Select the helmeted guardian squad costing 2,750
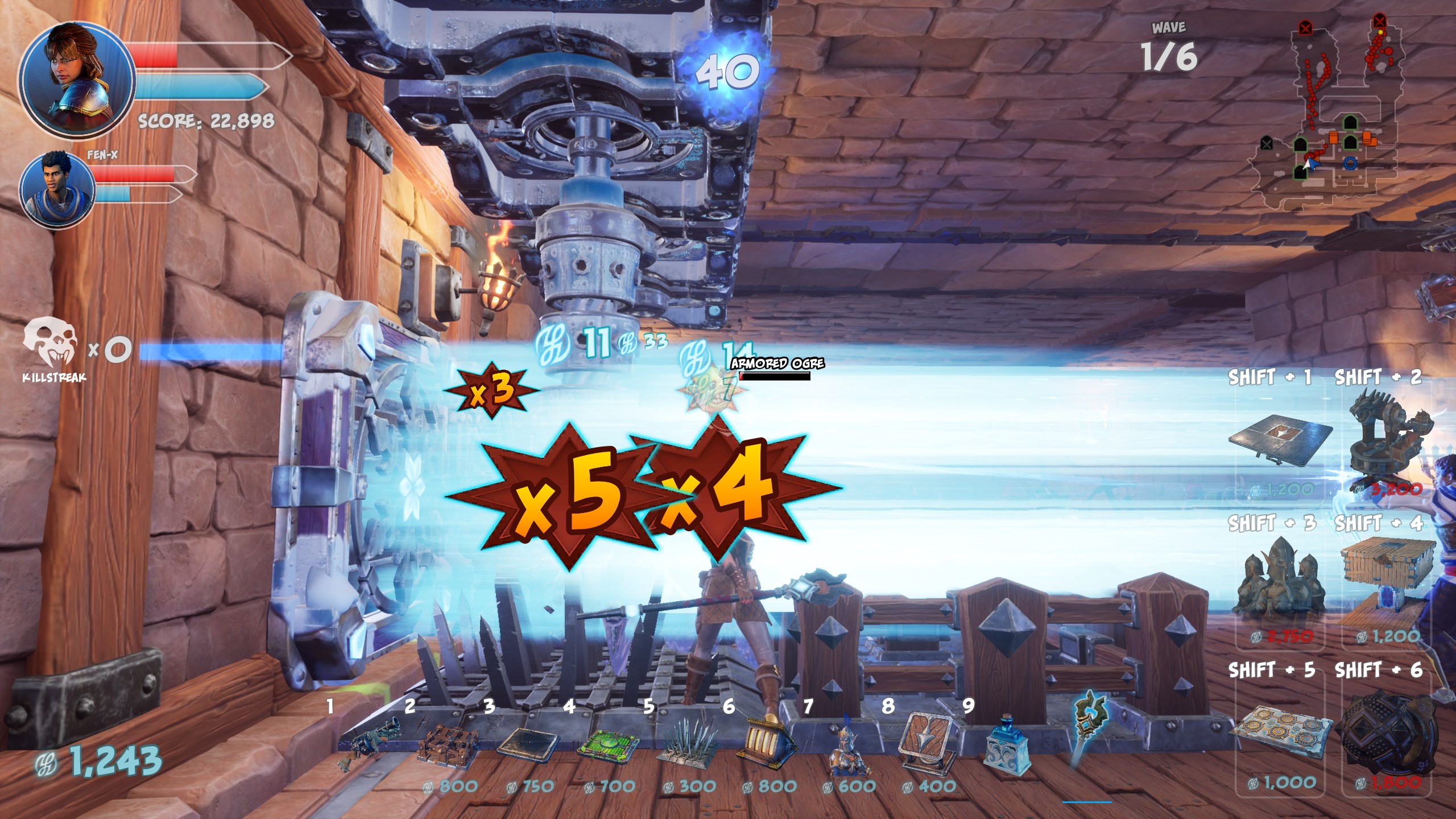 point(1280,586)
